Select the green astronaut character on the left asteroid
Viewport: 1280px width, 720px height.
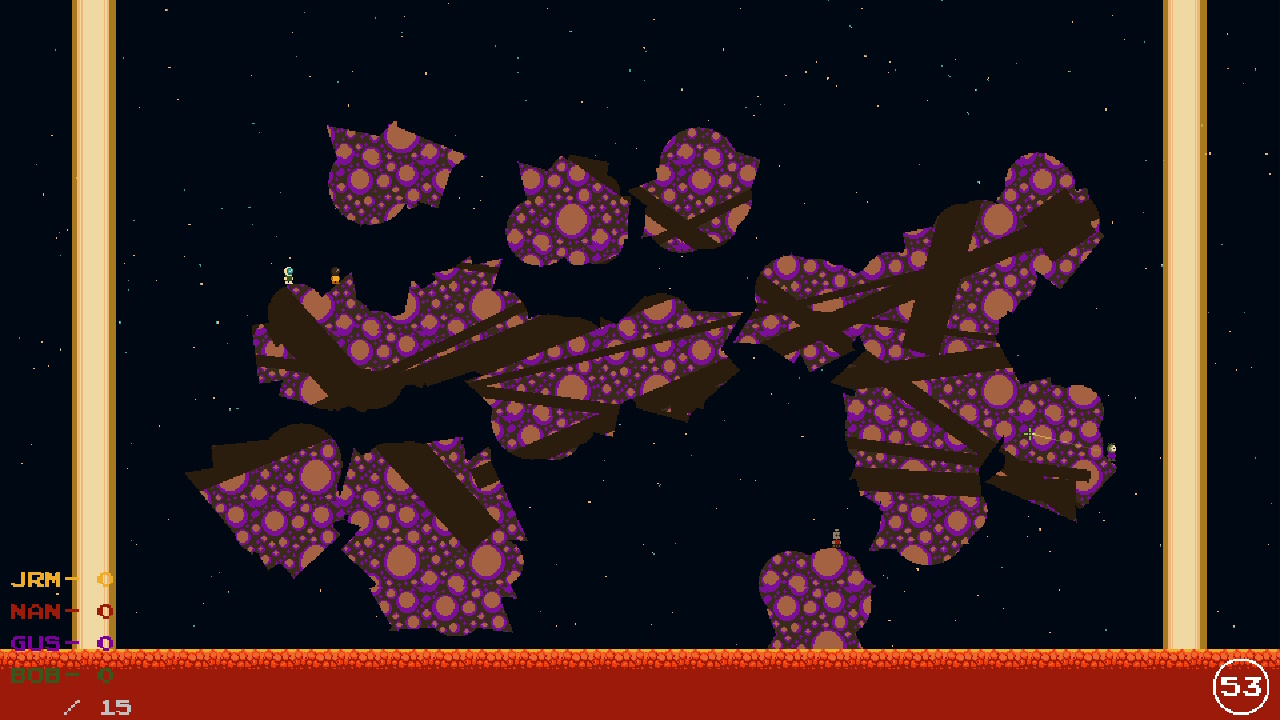(x=289, y=276)
